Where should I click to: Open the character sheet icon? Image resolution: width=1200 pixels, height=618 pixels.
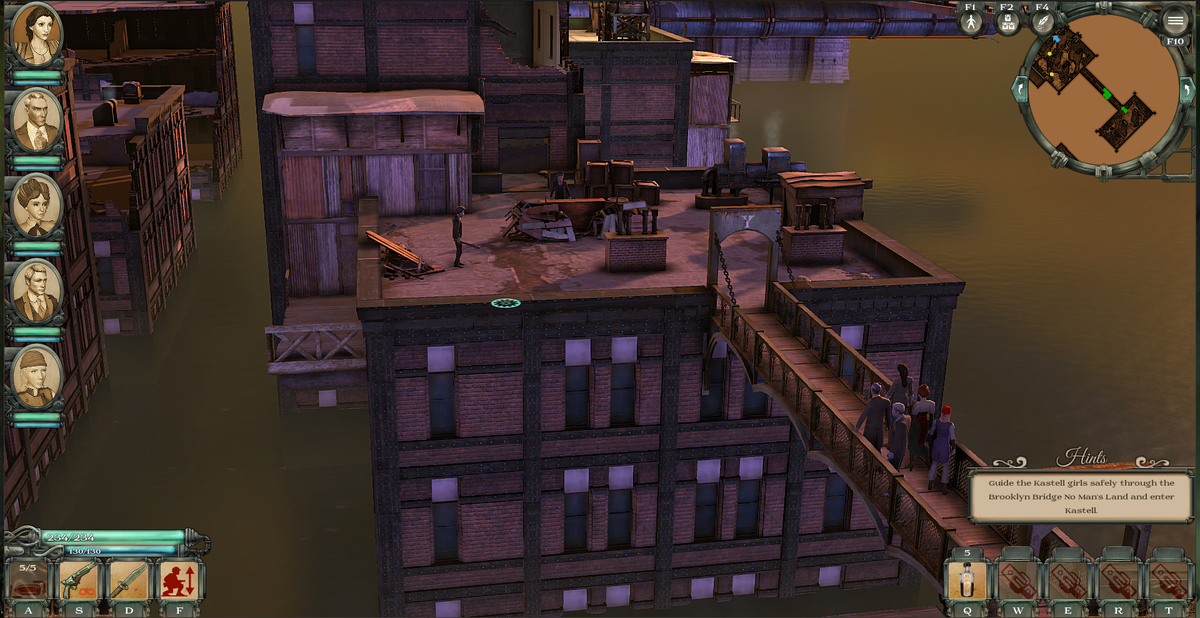971,23
